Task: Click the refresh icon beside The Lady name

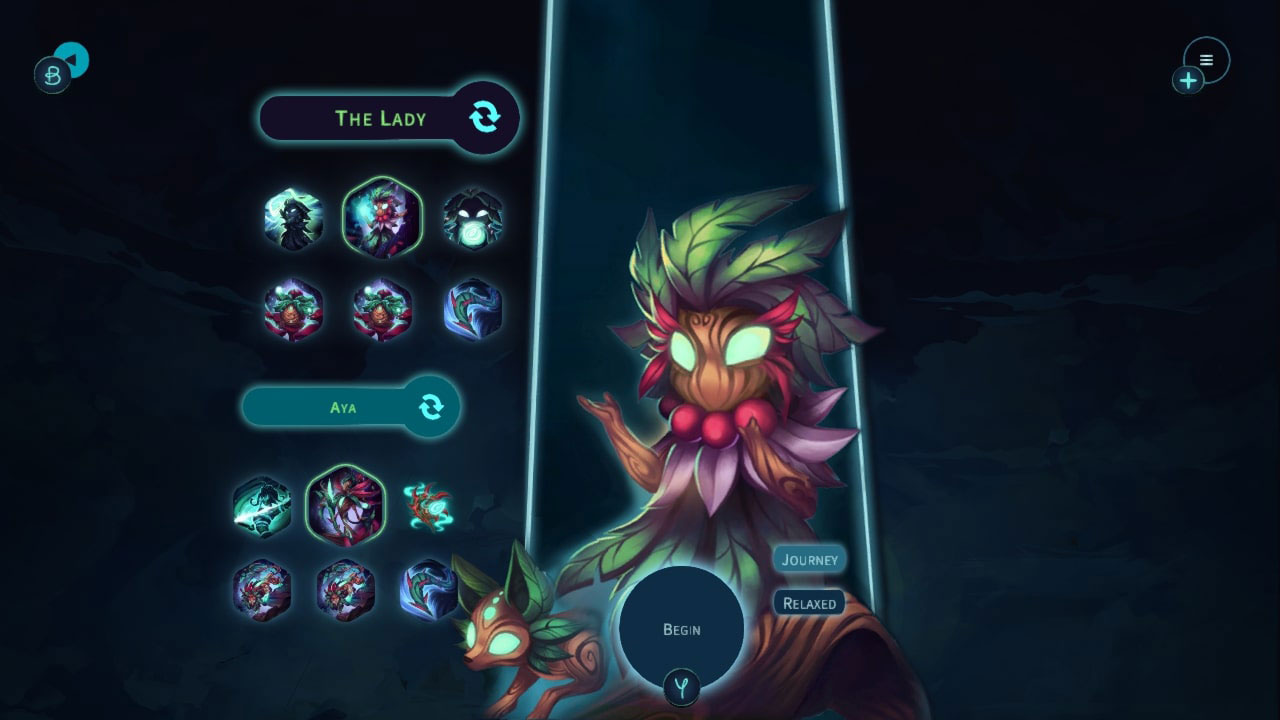Action: (x=487, y=117)
